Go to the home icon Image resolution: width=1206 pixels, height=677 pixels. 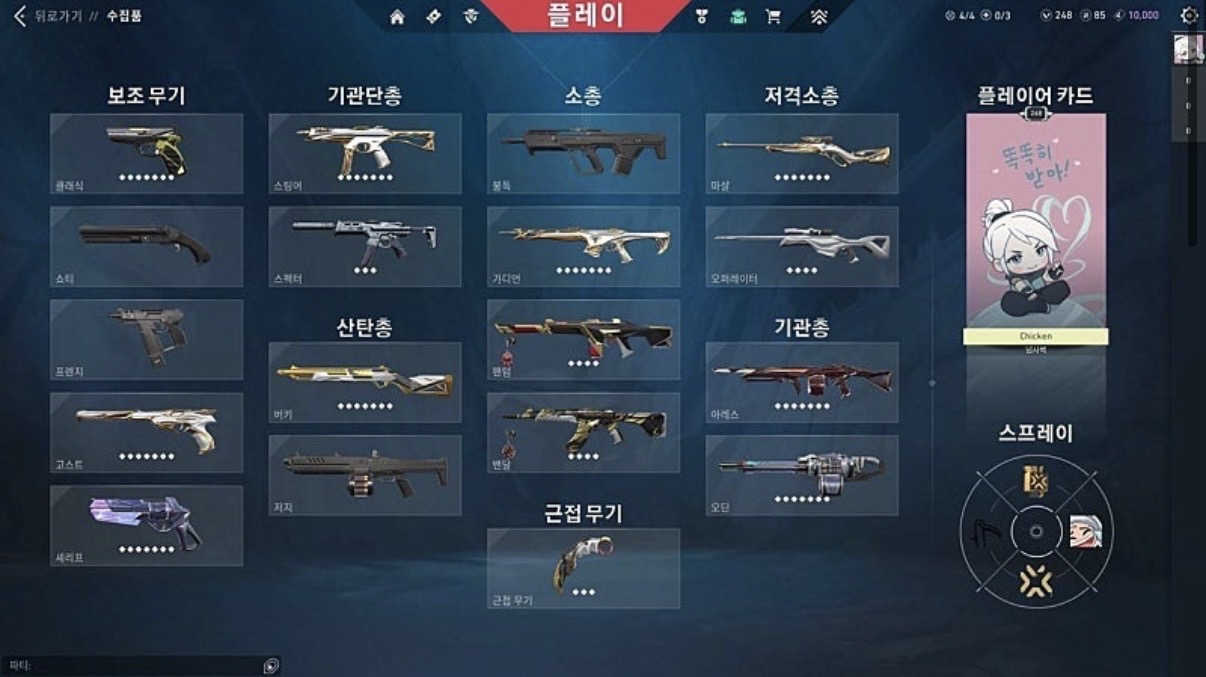point(397,17)
